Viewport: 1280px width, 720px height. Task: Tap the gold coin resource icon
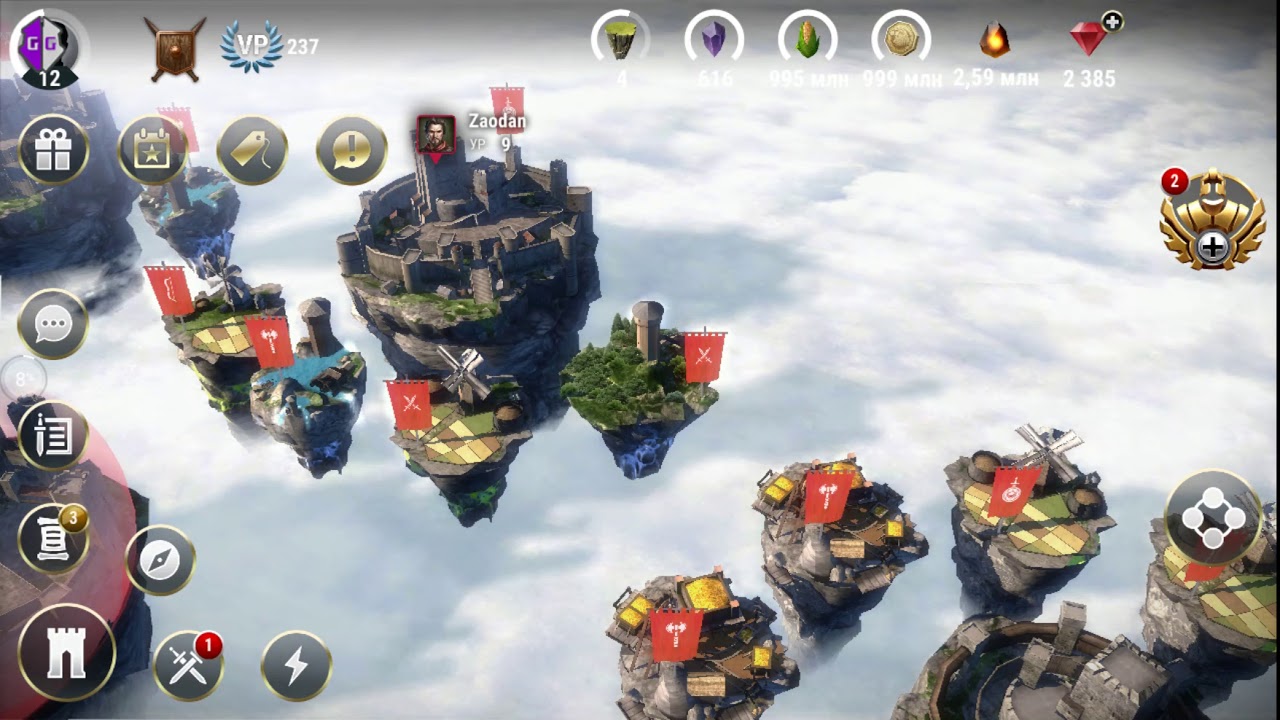[x=901, y=40]
